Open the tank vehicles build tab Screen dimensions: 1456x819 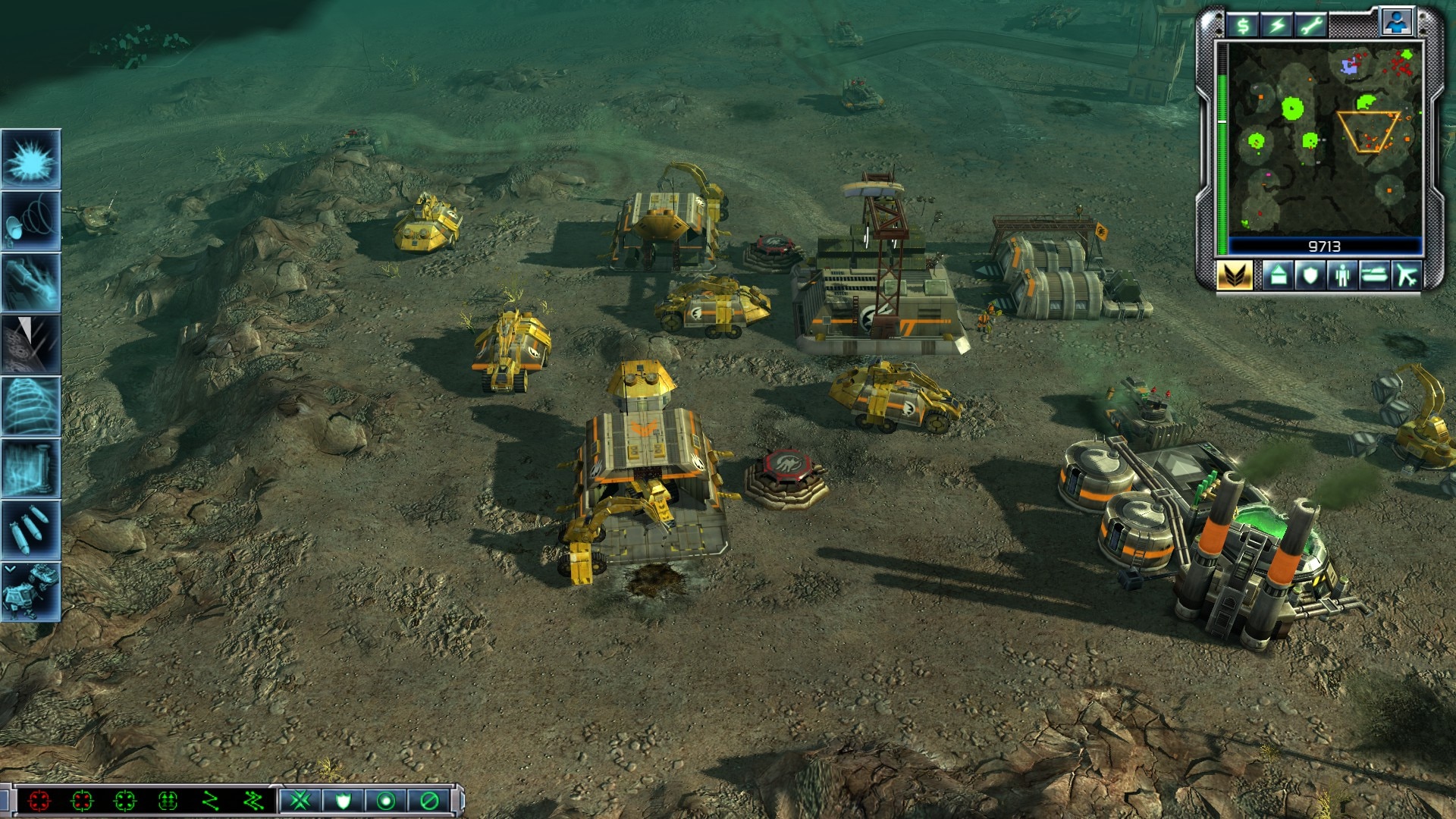tap(1374, 275)
